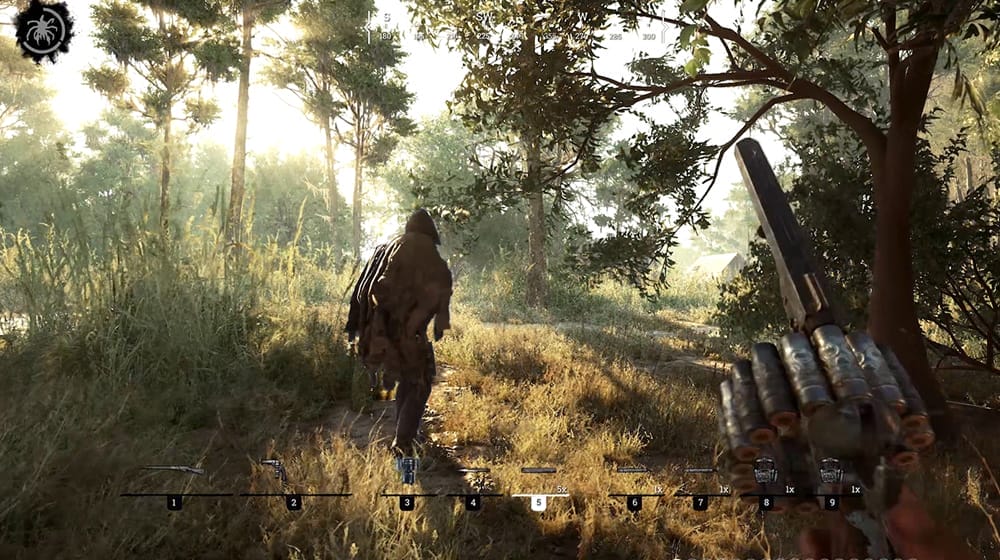Pick the consumable in slot 6
The width and height of the screenshot is (1000, 560).
pos(633,471)
